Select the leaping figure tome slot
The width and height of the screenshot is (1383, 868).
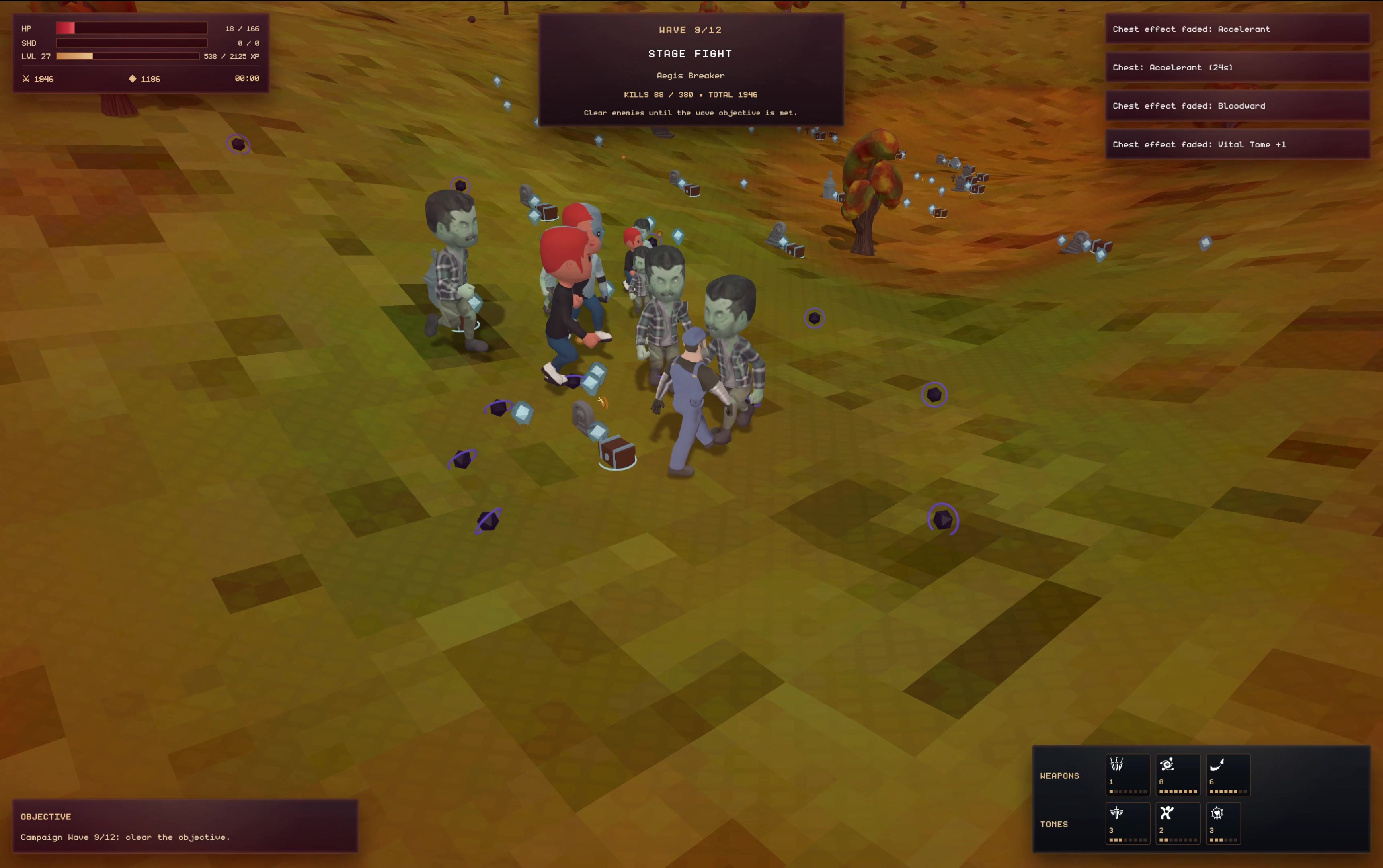[x=1178, y=823]
